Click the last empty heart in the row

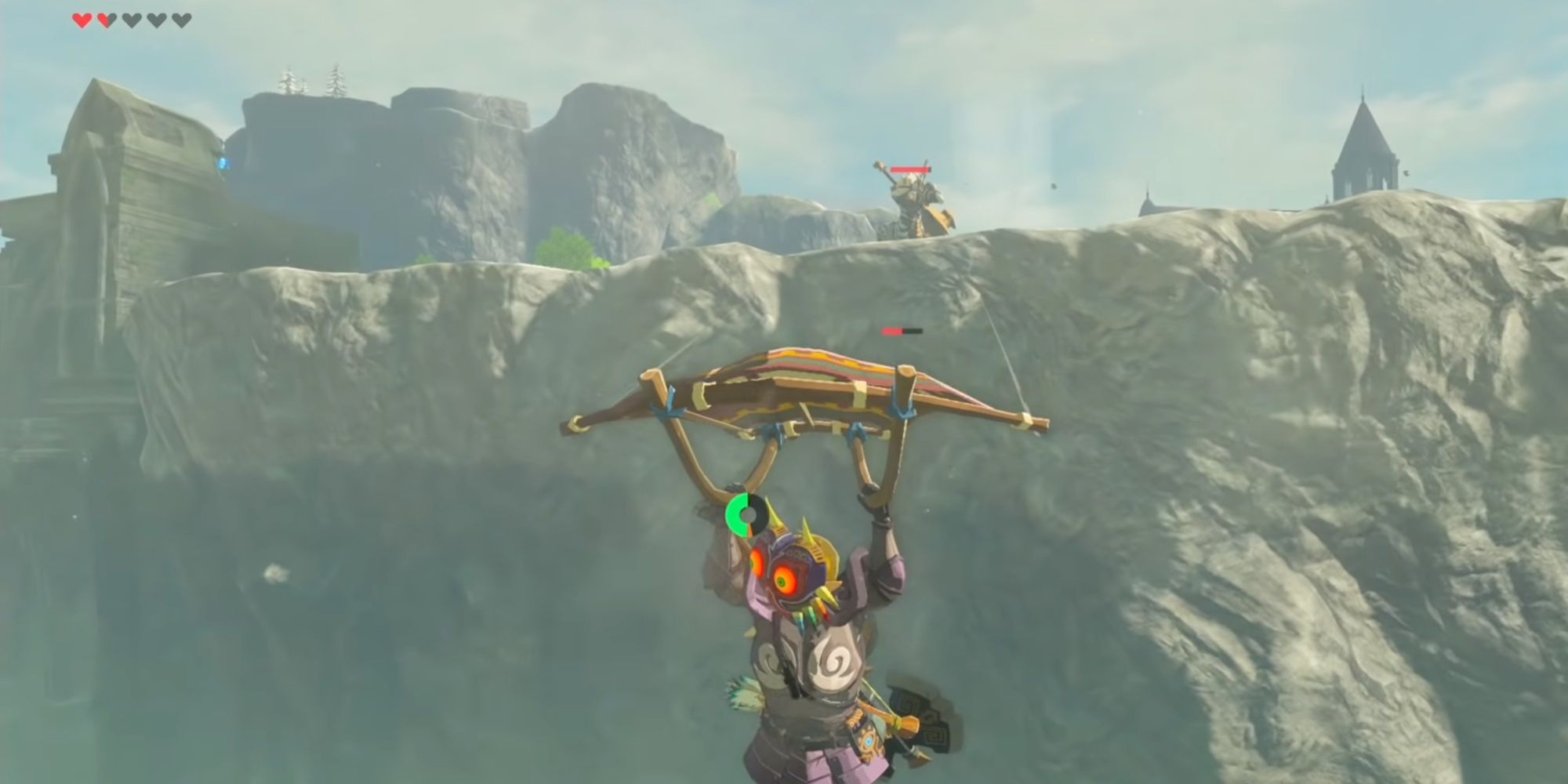181,21
